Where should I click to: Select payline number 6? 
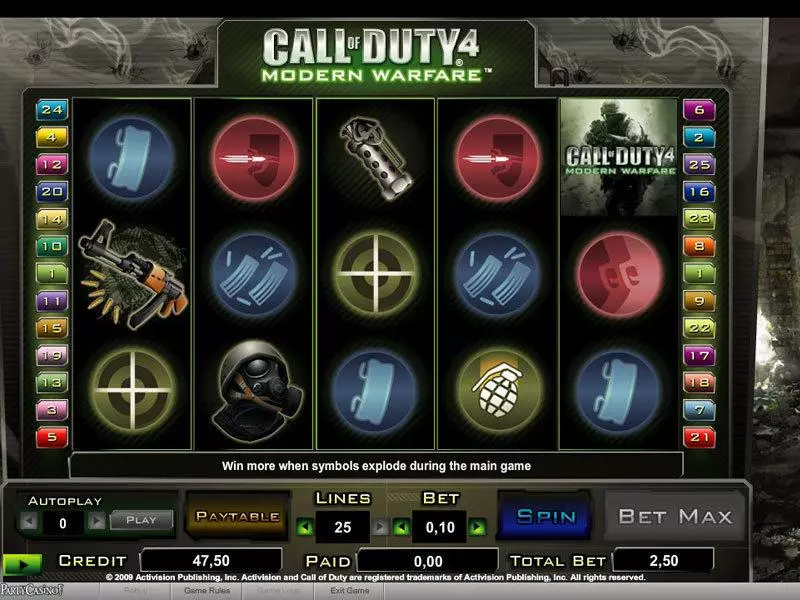pyautogui.click(x=696, y=110)
